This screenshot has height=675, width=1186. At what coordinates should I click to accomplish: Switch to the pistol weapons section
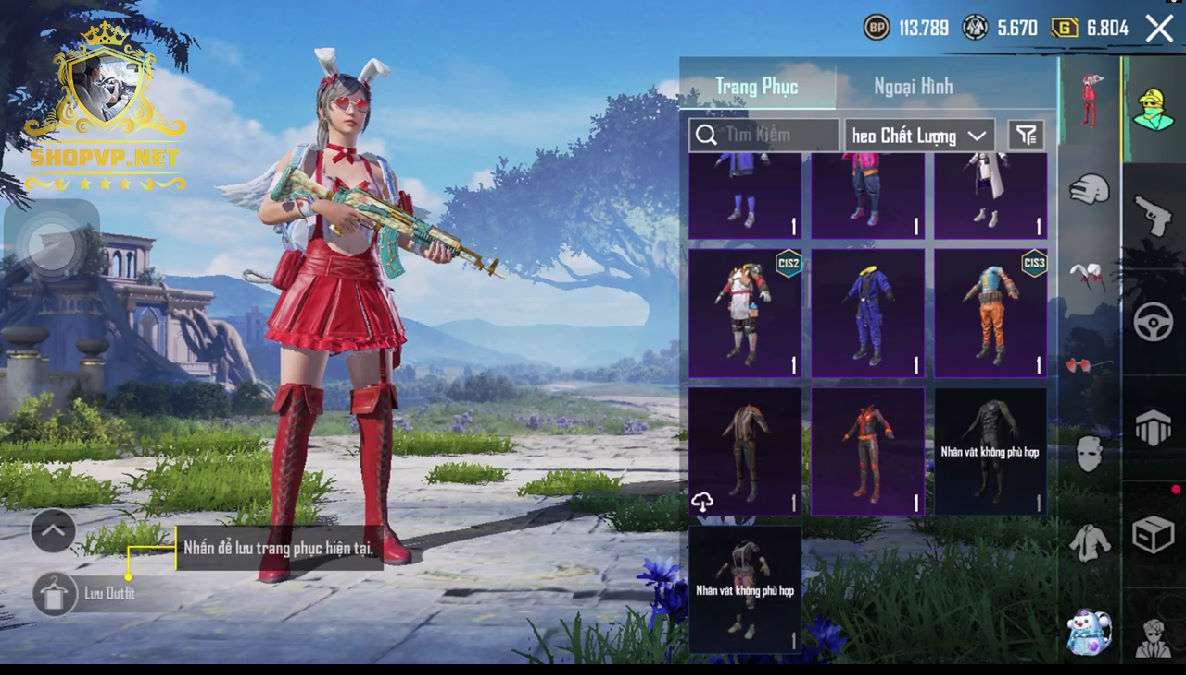[1153, 214]
